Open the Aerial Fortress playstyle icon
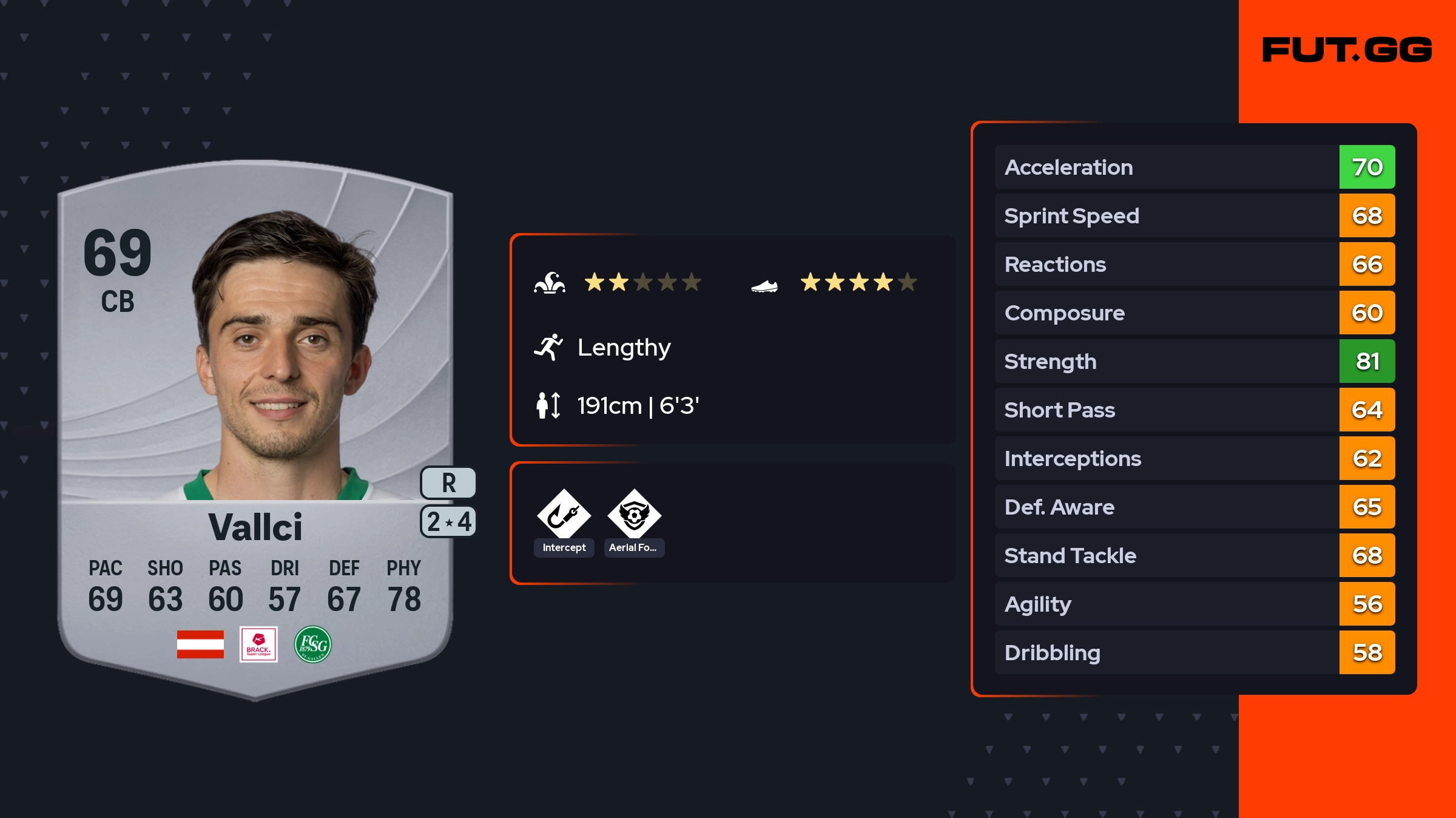 point(634,515)
